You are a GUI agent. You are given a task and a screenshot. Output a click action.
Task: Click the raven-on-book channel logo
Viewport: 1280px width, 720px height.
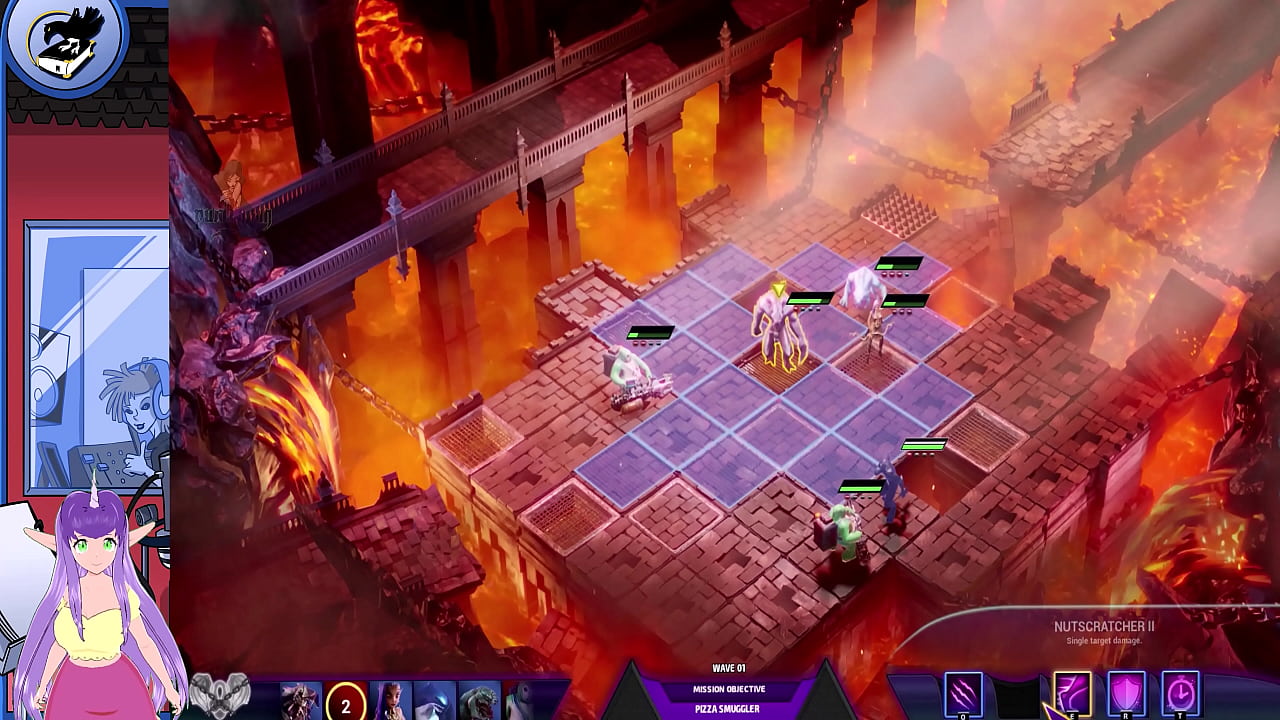(x=64, y=44)
